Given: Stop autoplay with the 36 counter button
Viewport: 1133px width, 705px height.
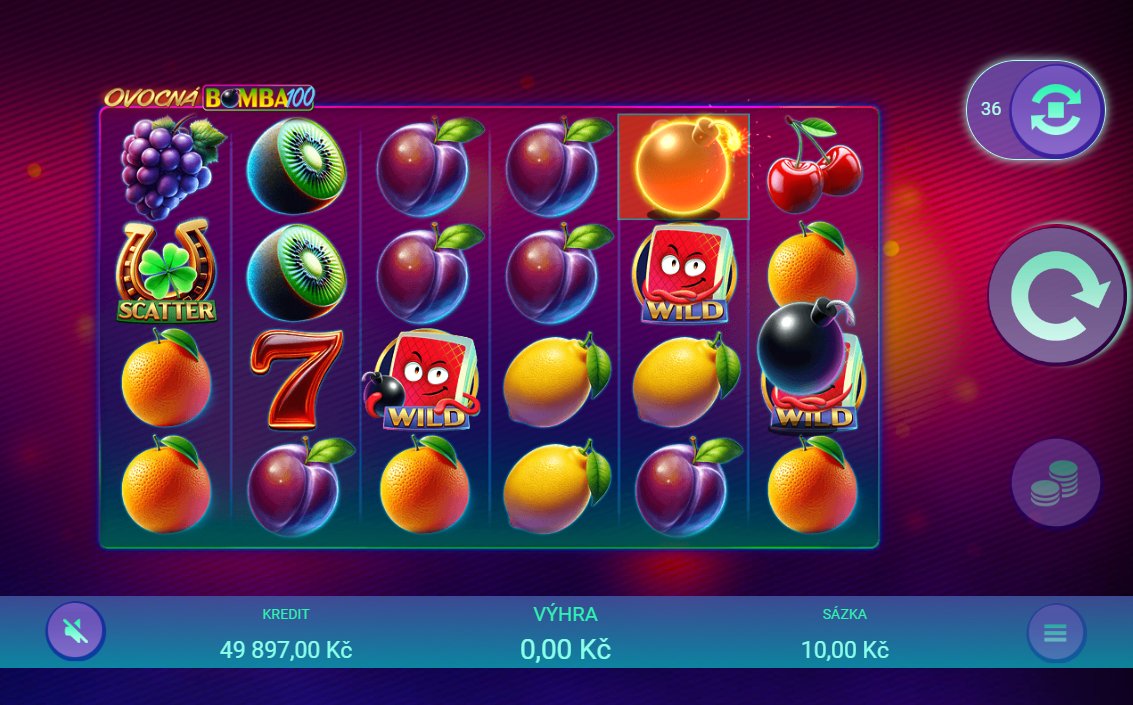Looking at the screenshot, I should (1056, 110).
